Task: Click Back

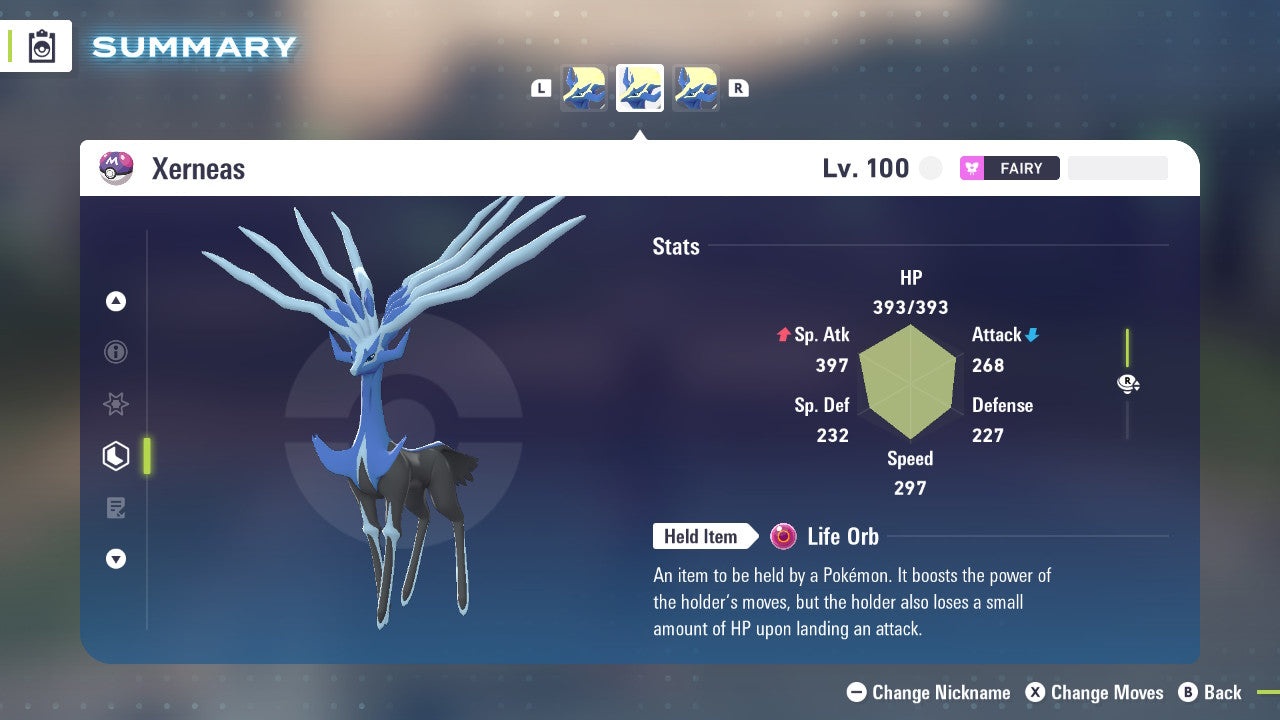Action: tap(1211, 692)
